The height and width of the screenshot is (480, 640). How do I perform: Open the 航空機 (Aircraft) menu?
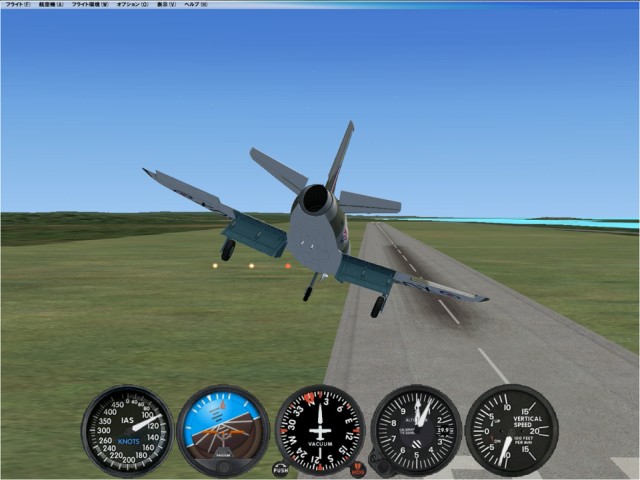[50, 5]
